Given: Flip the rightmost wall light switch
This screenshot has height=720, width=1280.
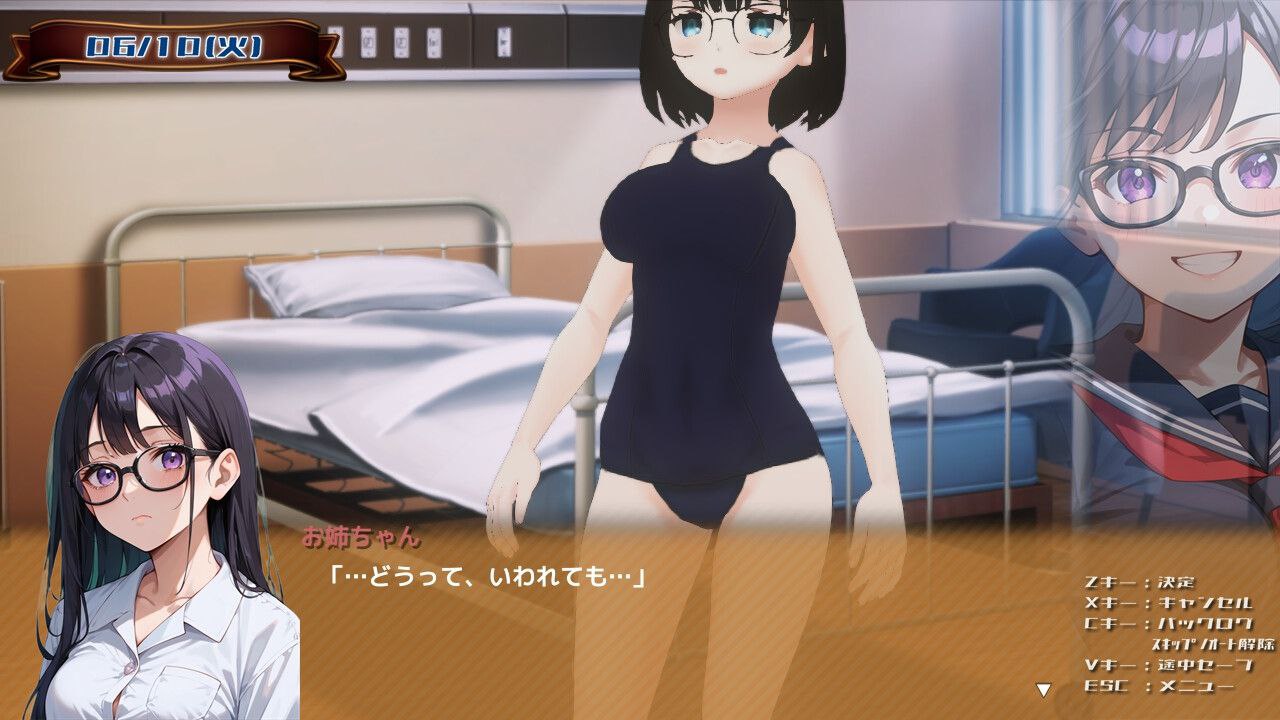Looking at the screenshot, I should pyautogui.click(x=434, y=41).
